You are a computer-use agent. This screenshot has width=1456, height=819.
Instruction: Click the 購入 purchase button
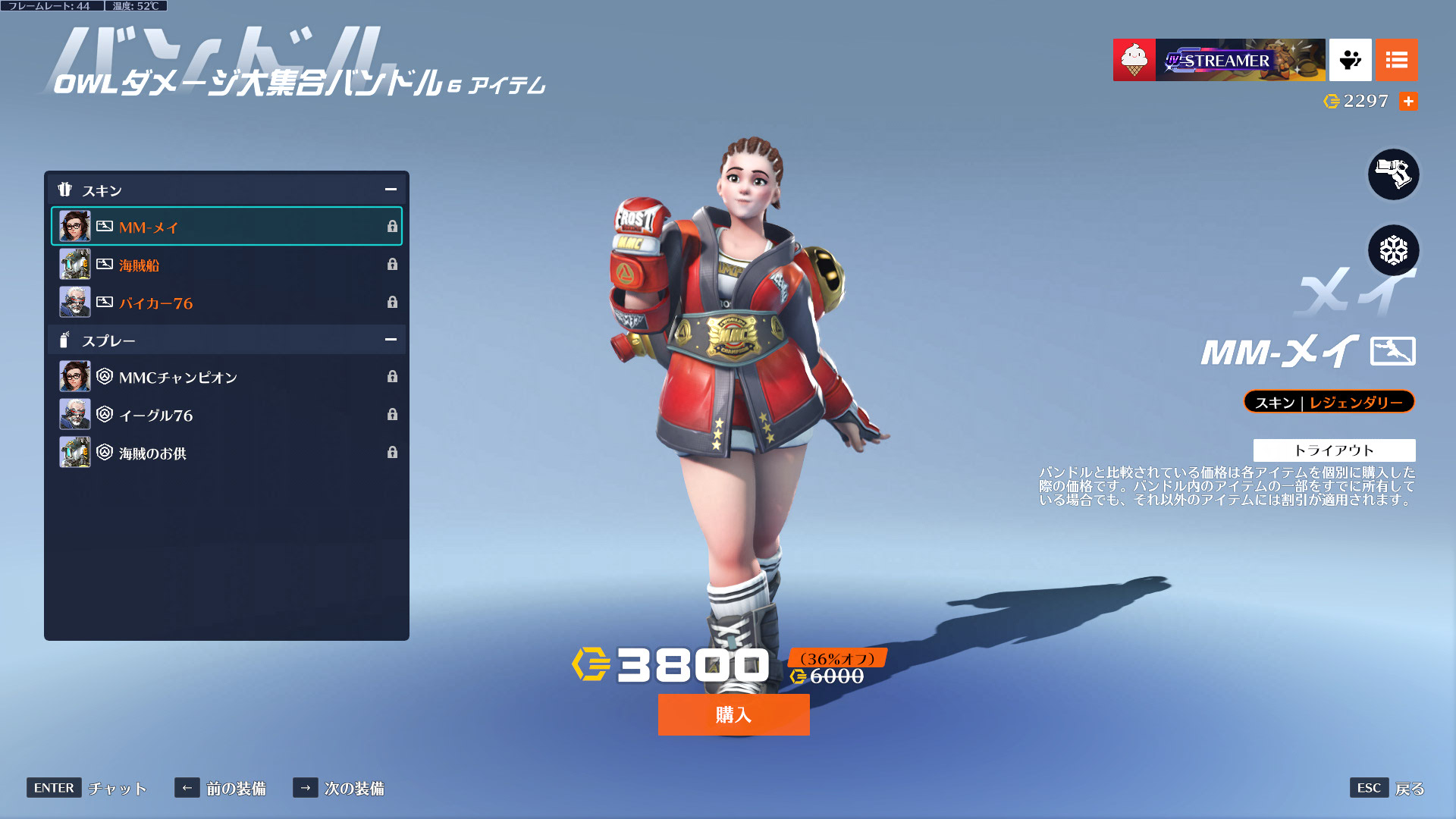(733, 714)
